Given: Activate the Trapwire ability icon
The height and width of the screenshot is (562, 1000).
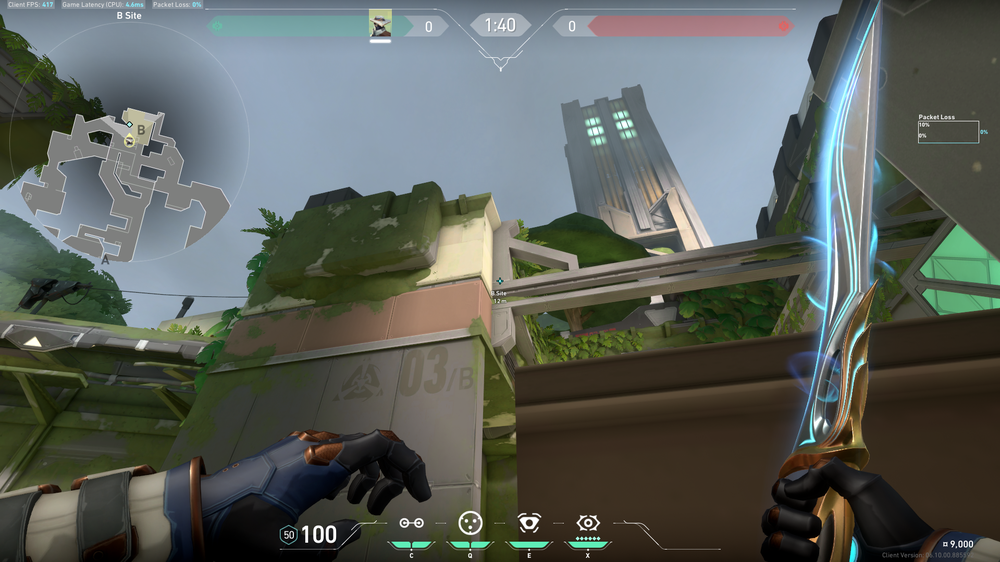Looking at the screenshot, I should (411, 523).
